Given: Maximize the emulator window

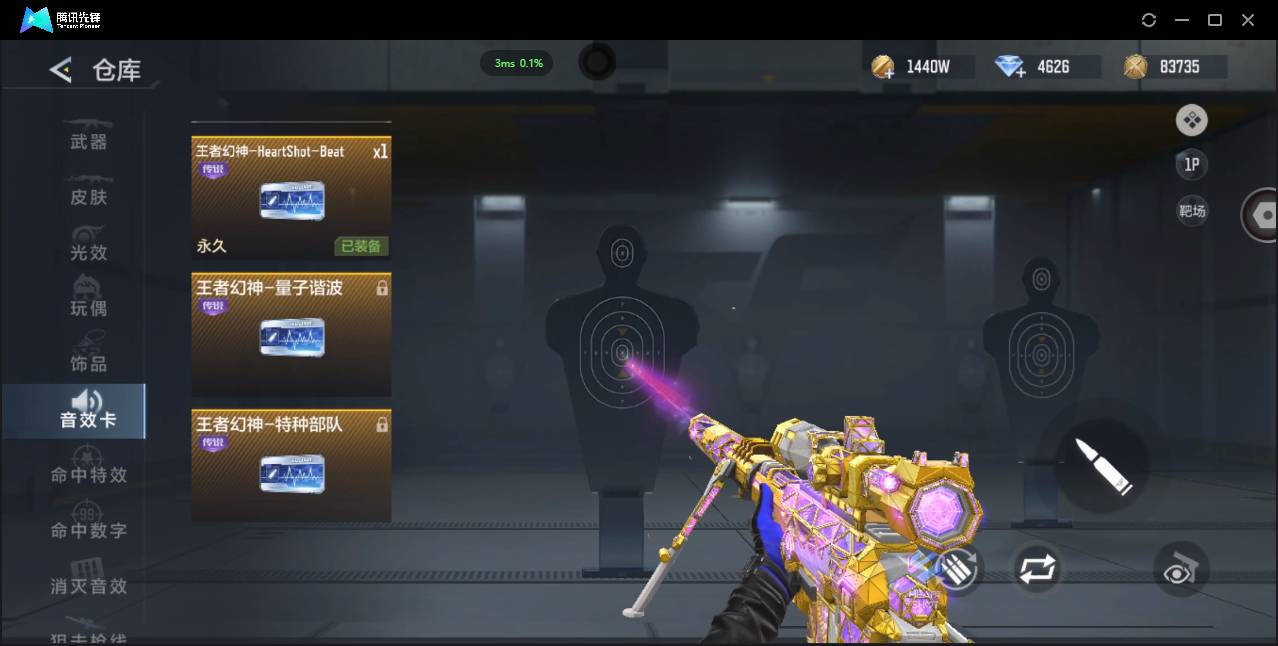Looking at the screenshot, I should pos(1215,20).
